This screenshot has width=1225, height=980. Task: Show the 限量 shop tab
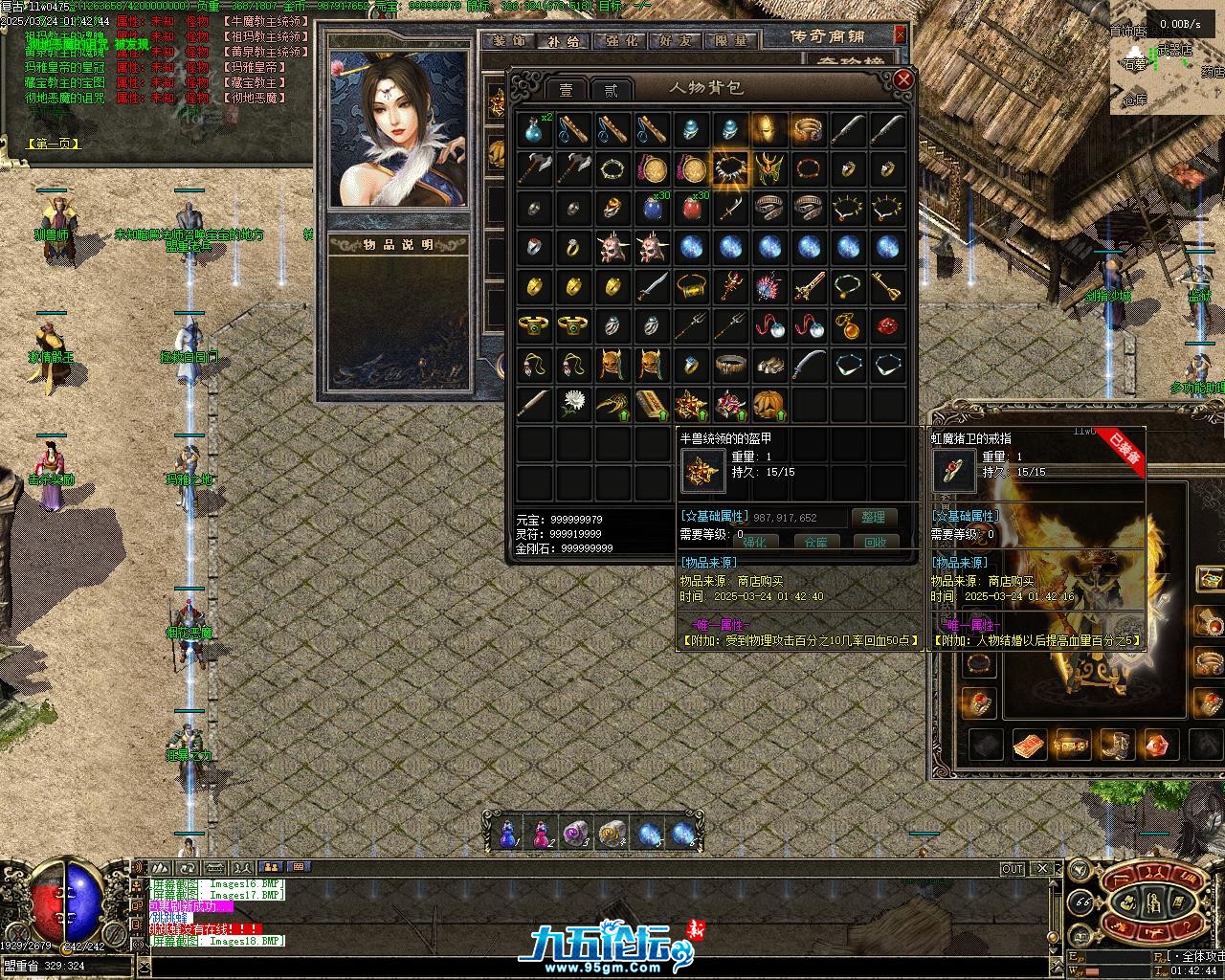pyautogui.click(x=731, y=41)
